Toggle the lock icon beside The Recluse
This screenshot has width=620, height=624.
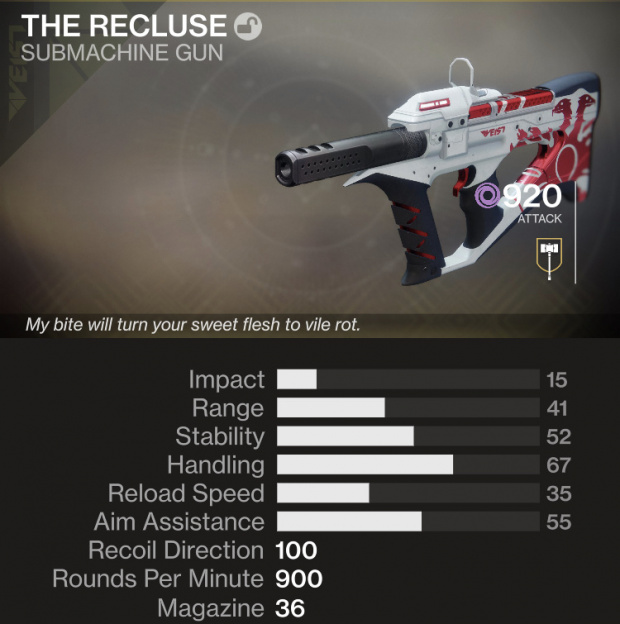(247, 27)
